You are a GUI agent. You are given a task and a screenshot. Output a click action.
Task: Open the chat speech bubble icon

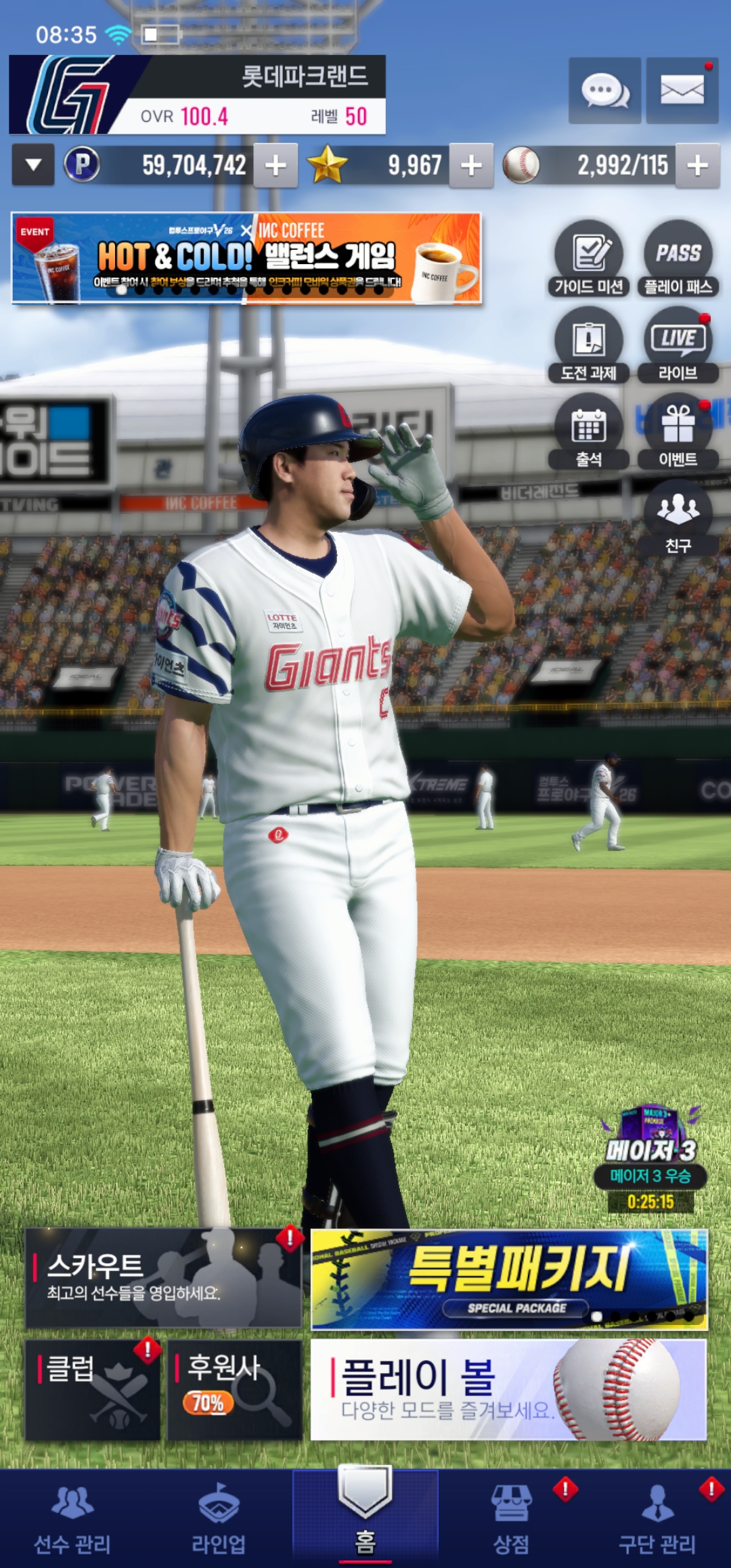coord(604,91)
